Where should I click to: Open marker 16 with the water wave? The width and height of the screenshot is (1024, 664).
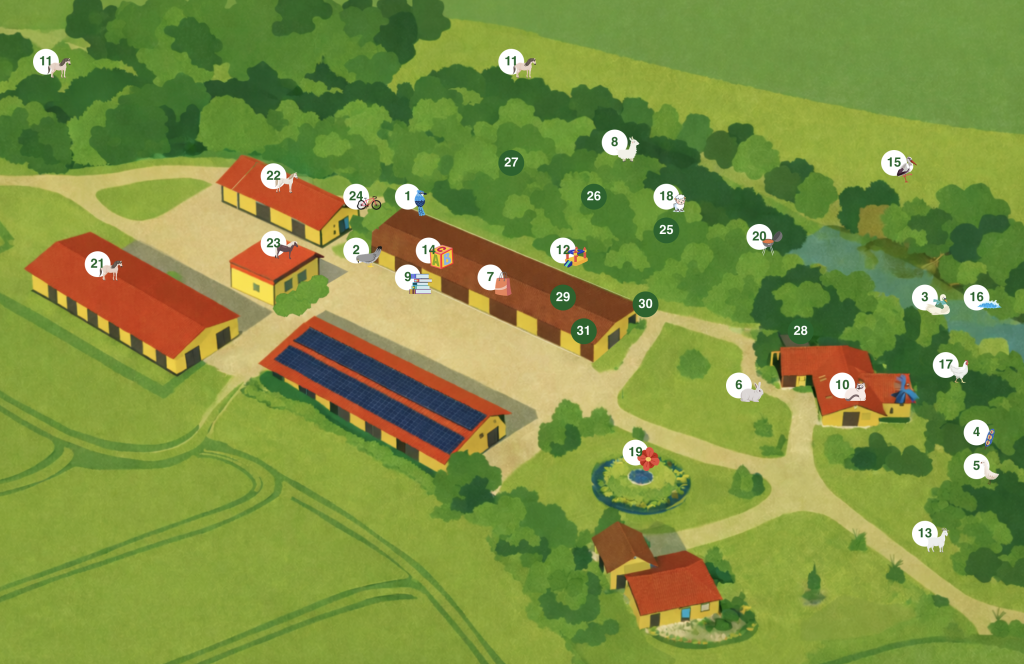pyautogui.click(x=977, y=297)
